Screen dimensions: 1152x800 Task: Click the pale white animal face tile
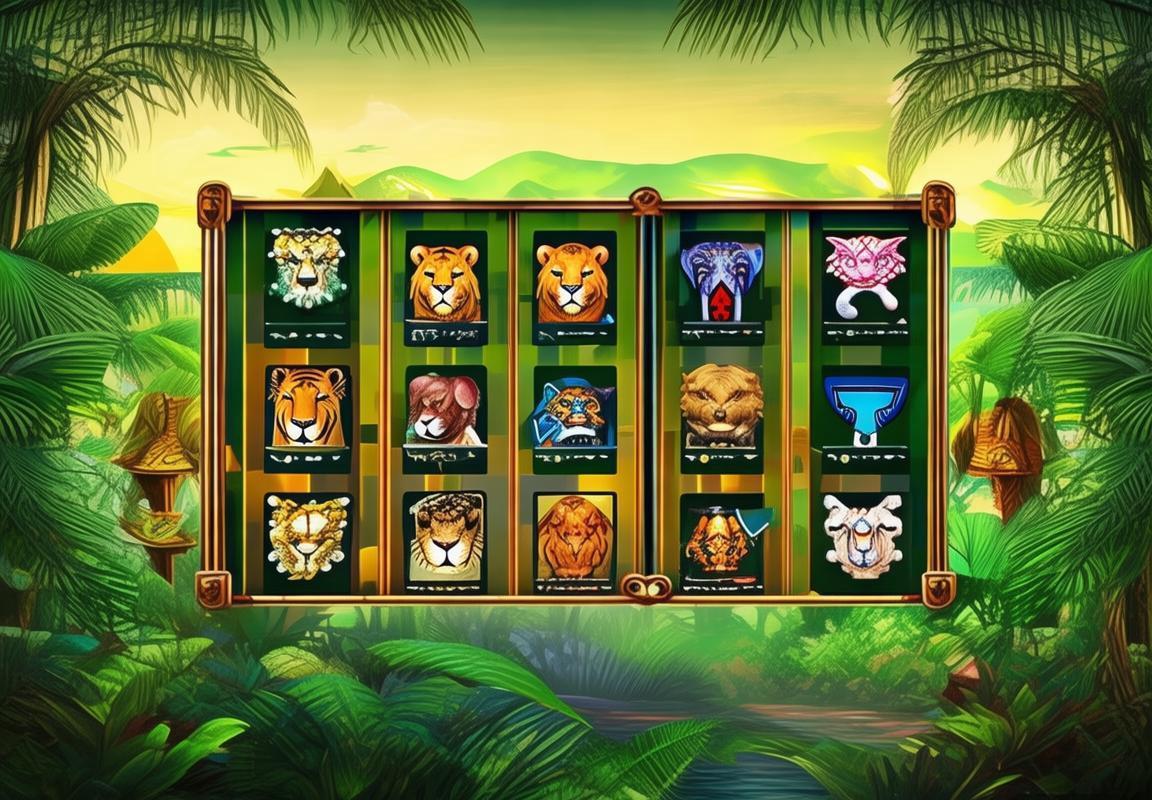pyautogui.click(x=863, y=533)
